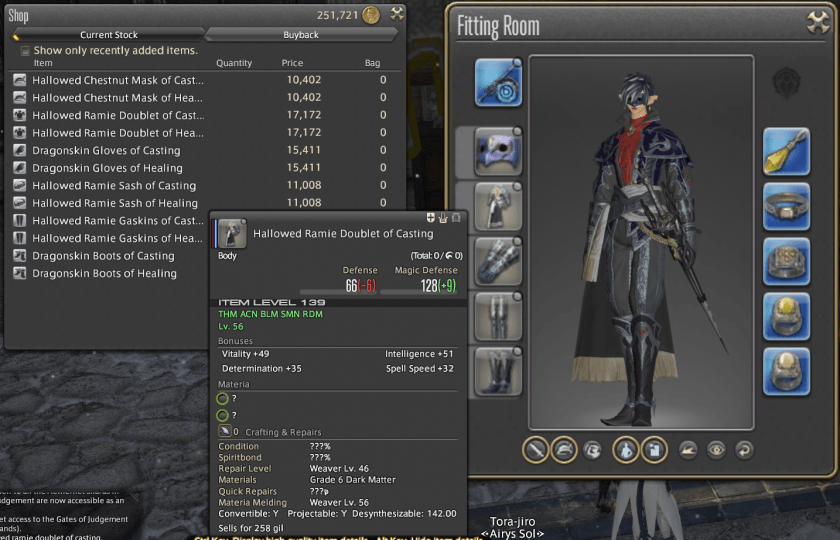The height and width of the screenshot is (540, 840).
Task: Toggle Show only recently added items
Action: point(25,50)
